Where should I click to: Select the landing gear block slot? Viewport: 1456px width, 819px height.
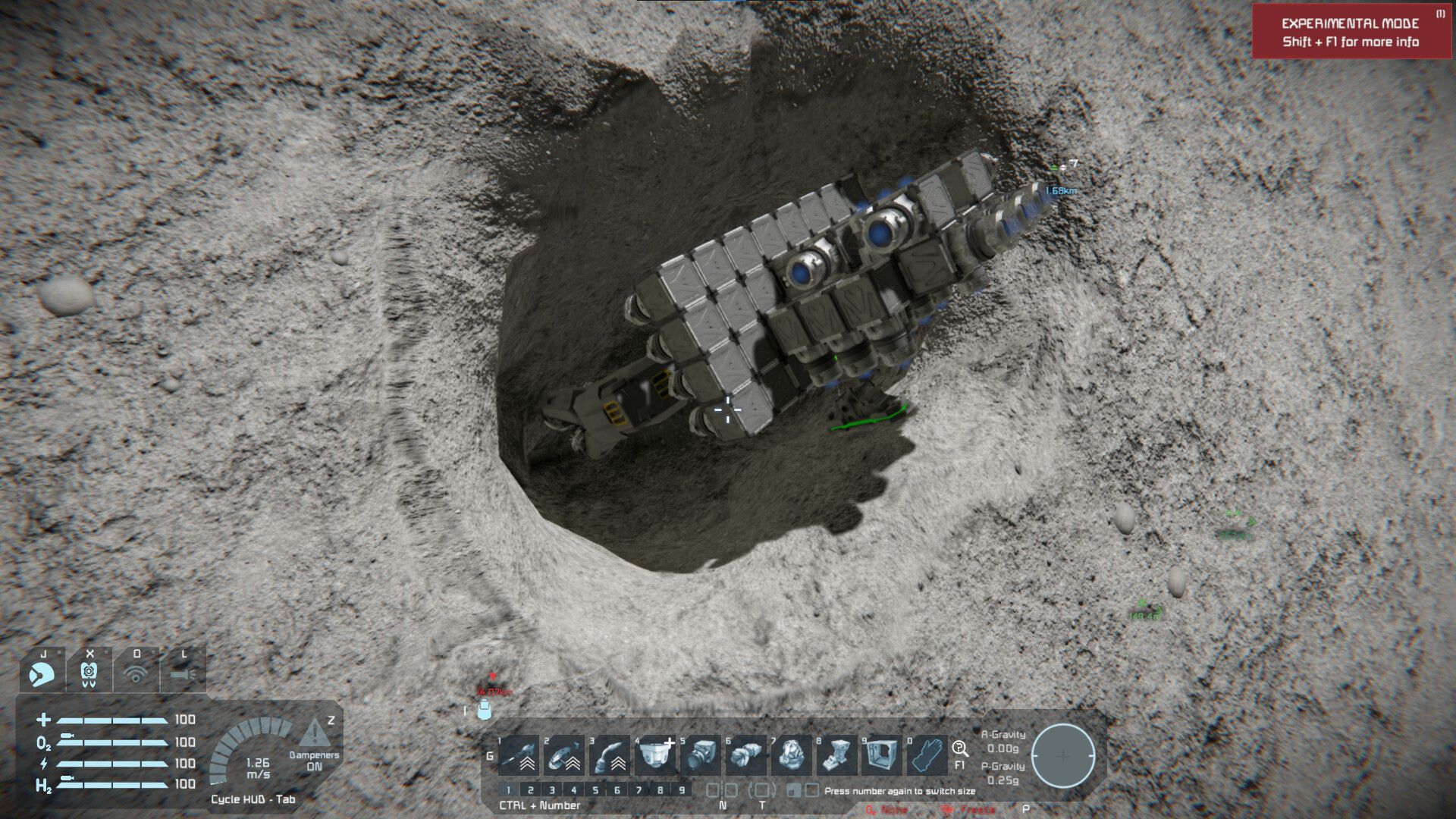point(837,755)
